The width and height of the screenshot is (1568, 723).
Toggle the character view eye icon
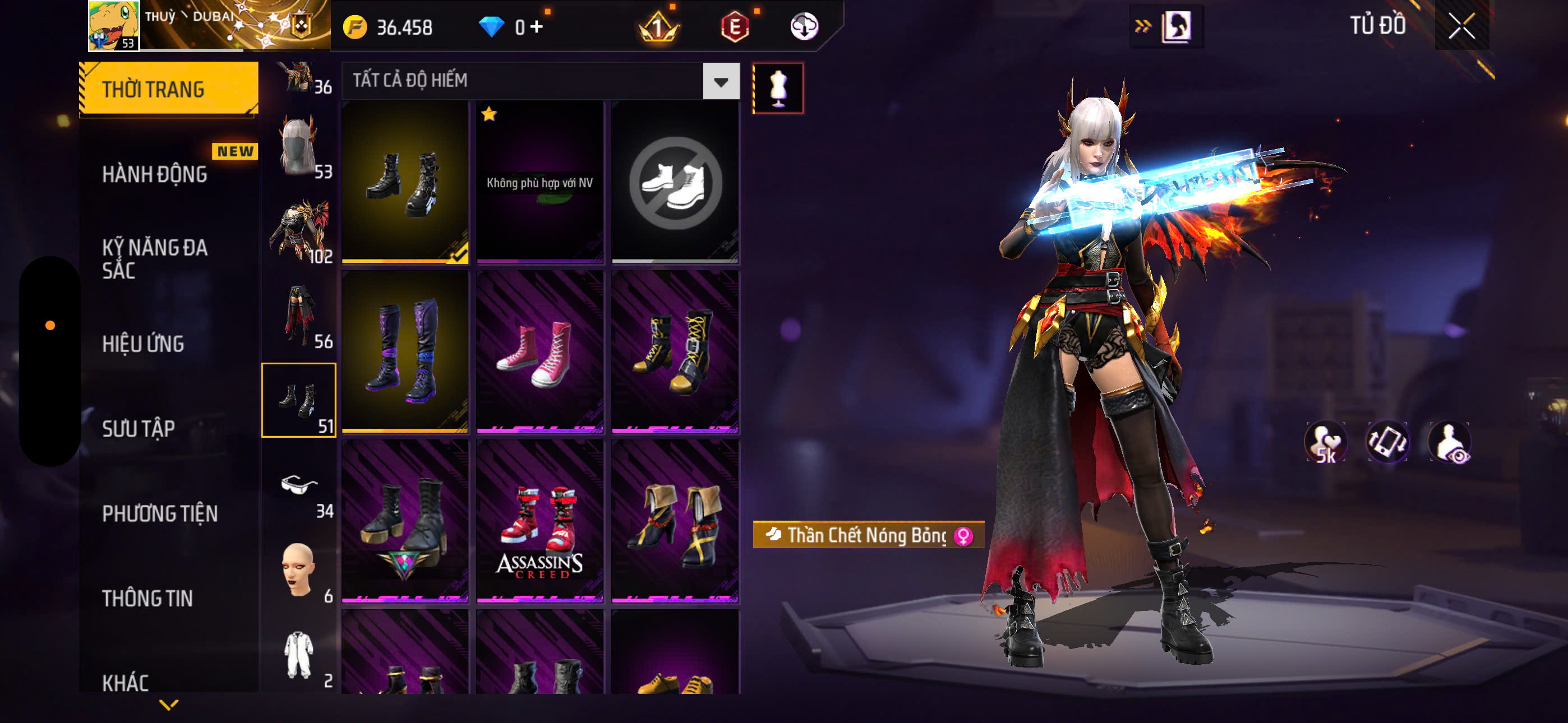(1449, 442)
